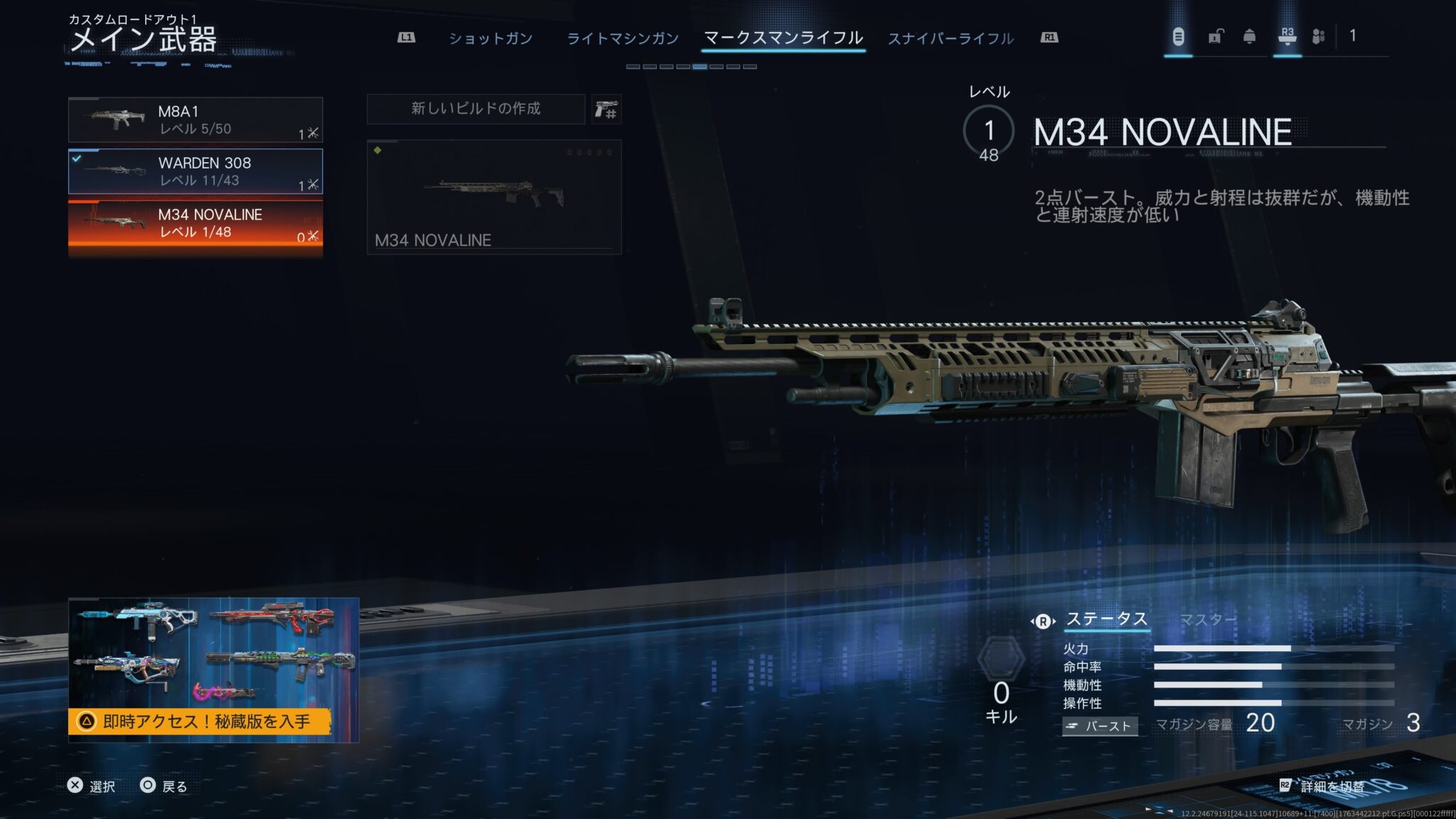Open notifications via the bell icon

pos(1251,37)
